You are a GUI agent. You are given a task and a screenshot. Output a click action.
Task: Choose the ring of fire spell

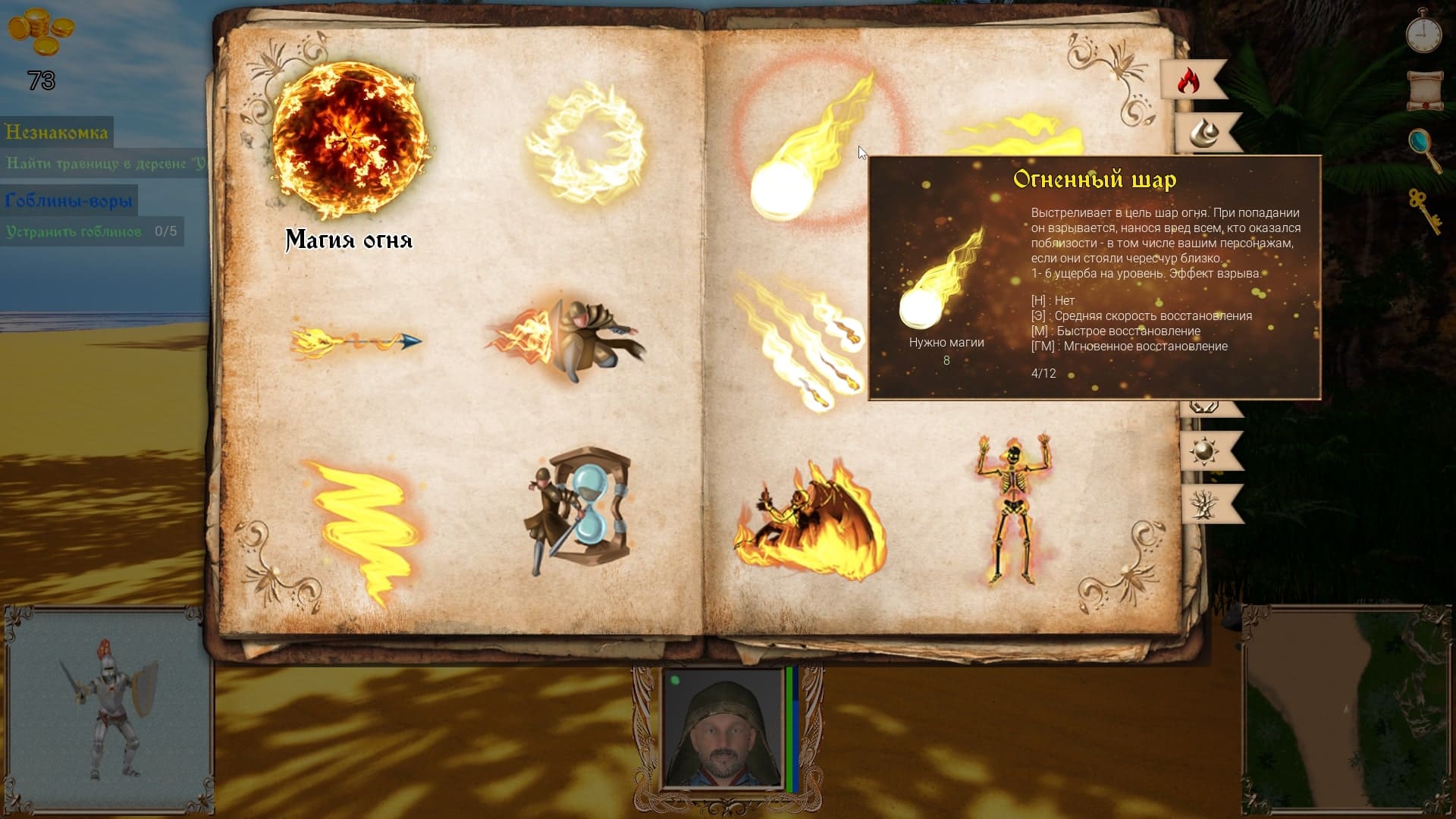coord(585,144)
